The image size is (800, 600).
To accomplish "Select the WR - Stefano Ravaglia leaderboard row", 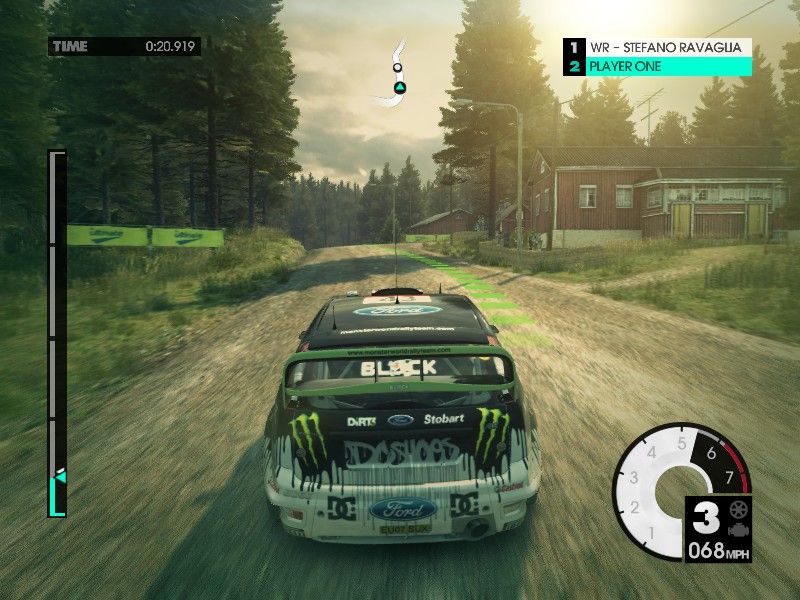I will (658, 47).
